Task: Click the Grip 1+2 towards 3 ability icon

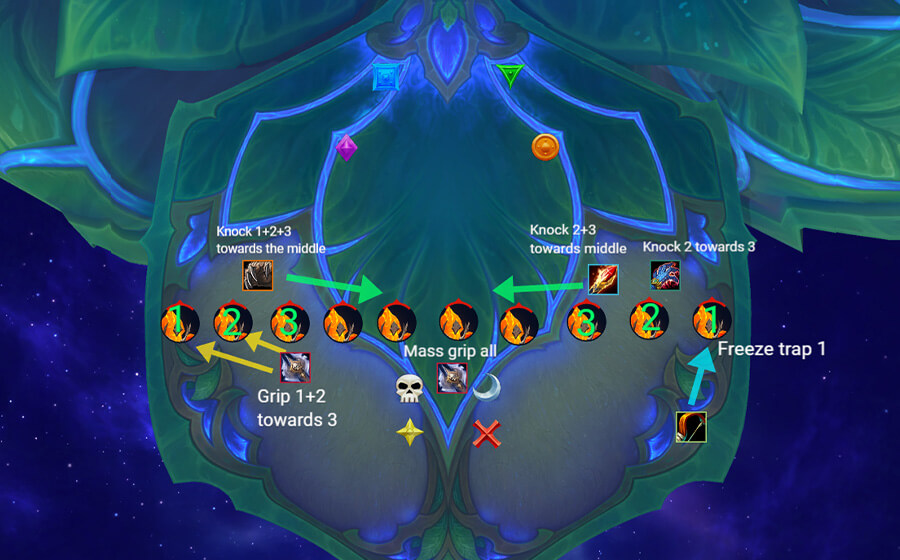Action: [296, 368]
